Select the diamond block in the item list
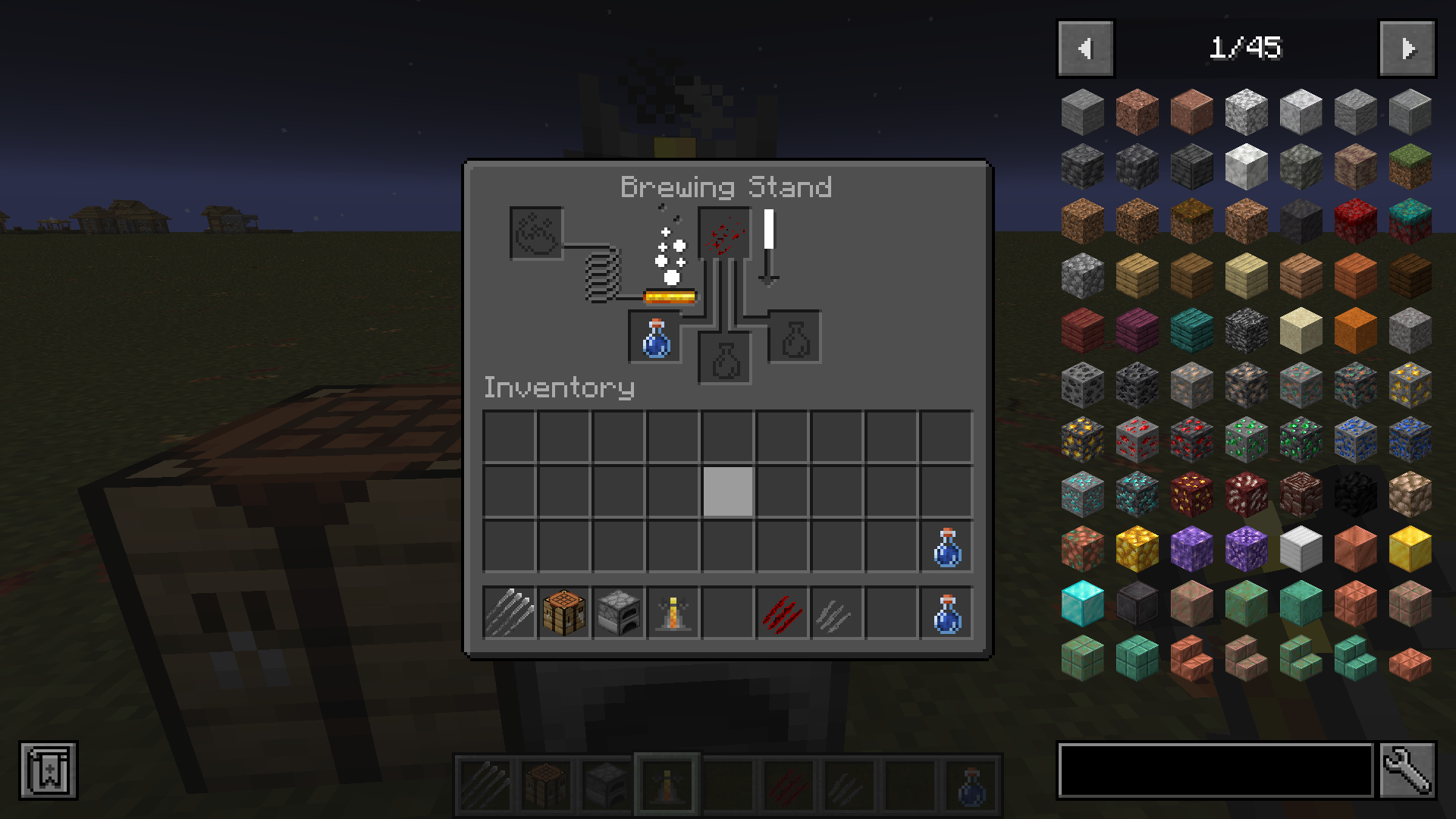Viewport: 1456px width, 819px height. [x=1082, y=604]
